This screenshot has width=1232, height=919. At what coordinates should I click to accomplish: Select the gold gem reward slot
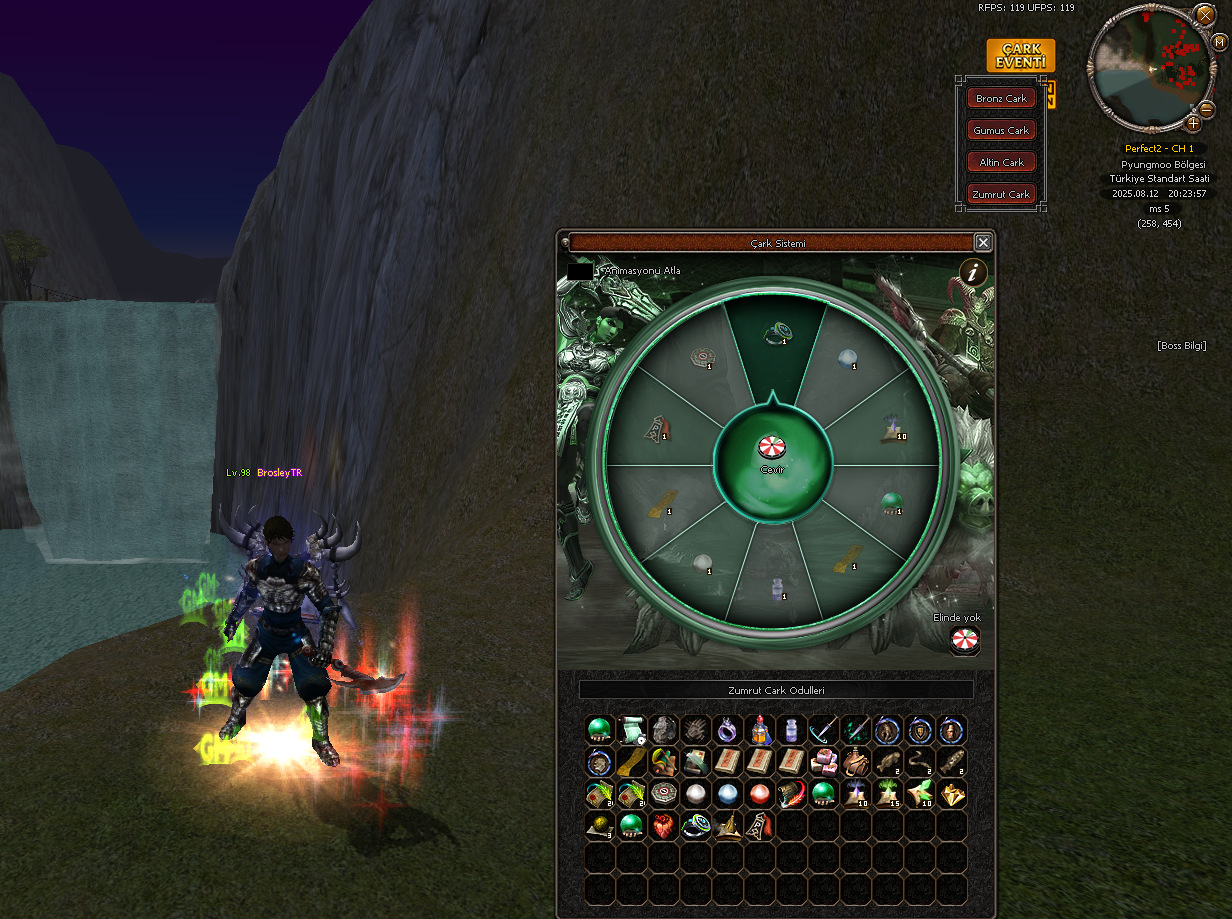951,794
